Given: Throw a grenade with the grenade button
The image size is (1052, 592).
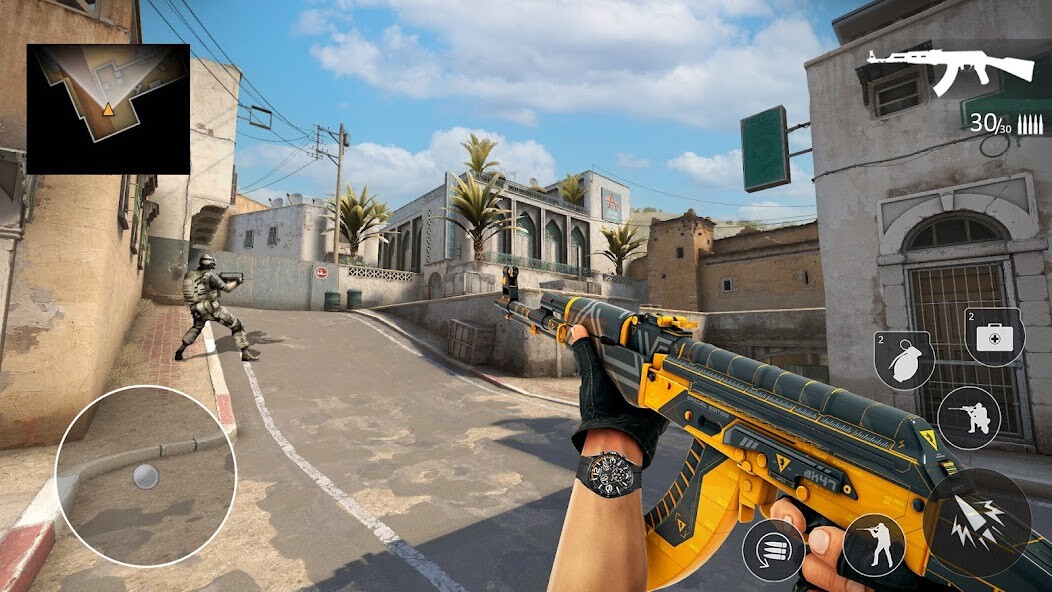Looking at the screenshot, I should click(x=904, y=360).
